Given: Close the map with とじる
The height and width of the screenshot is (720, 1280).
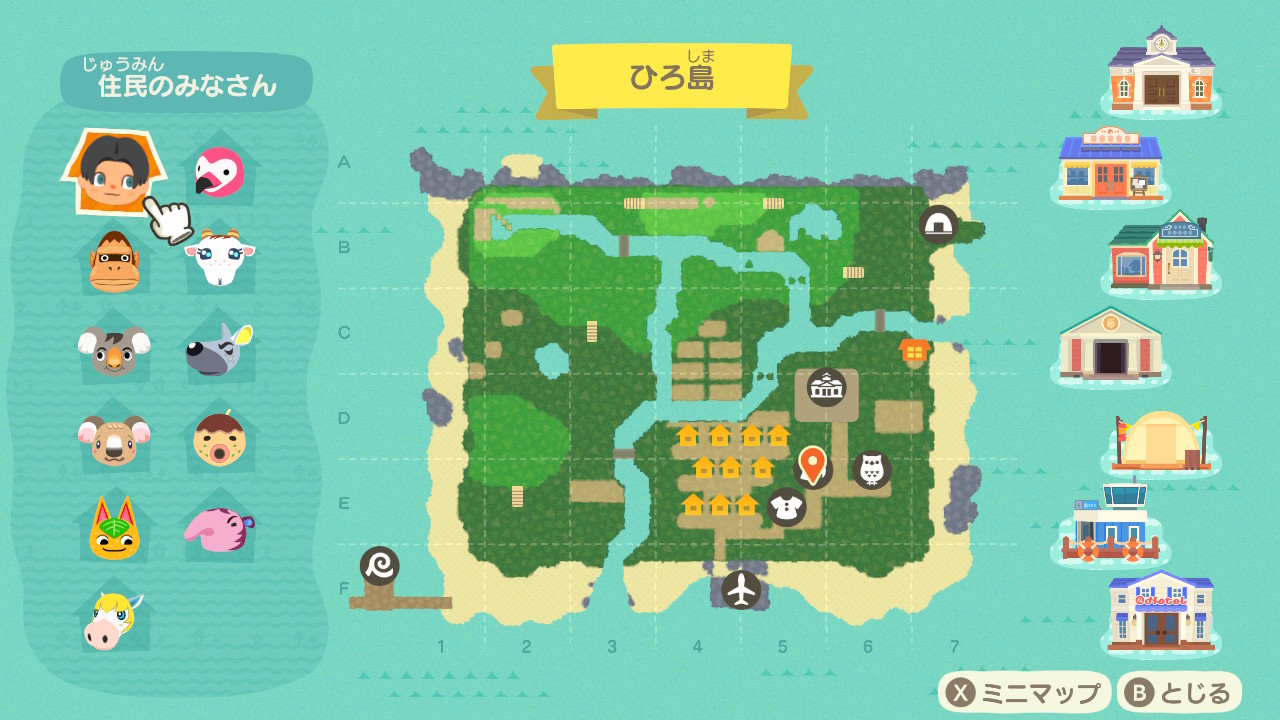Looking at the screenshot, I should click(1180, 692).
